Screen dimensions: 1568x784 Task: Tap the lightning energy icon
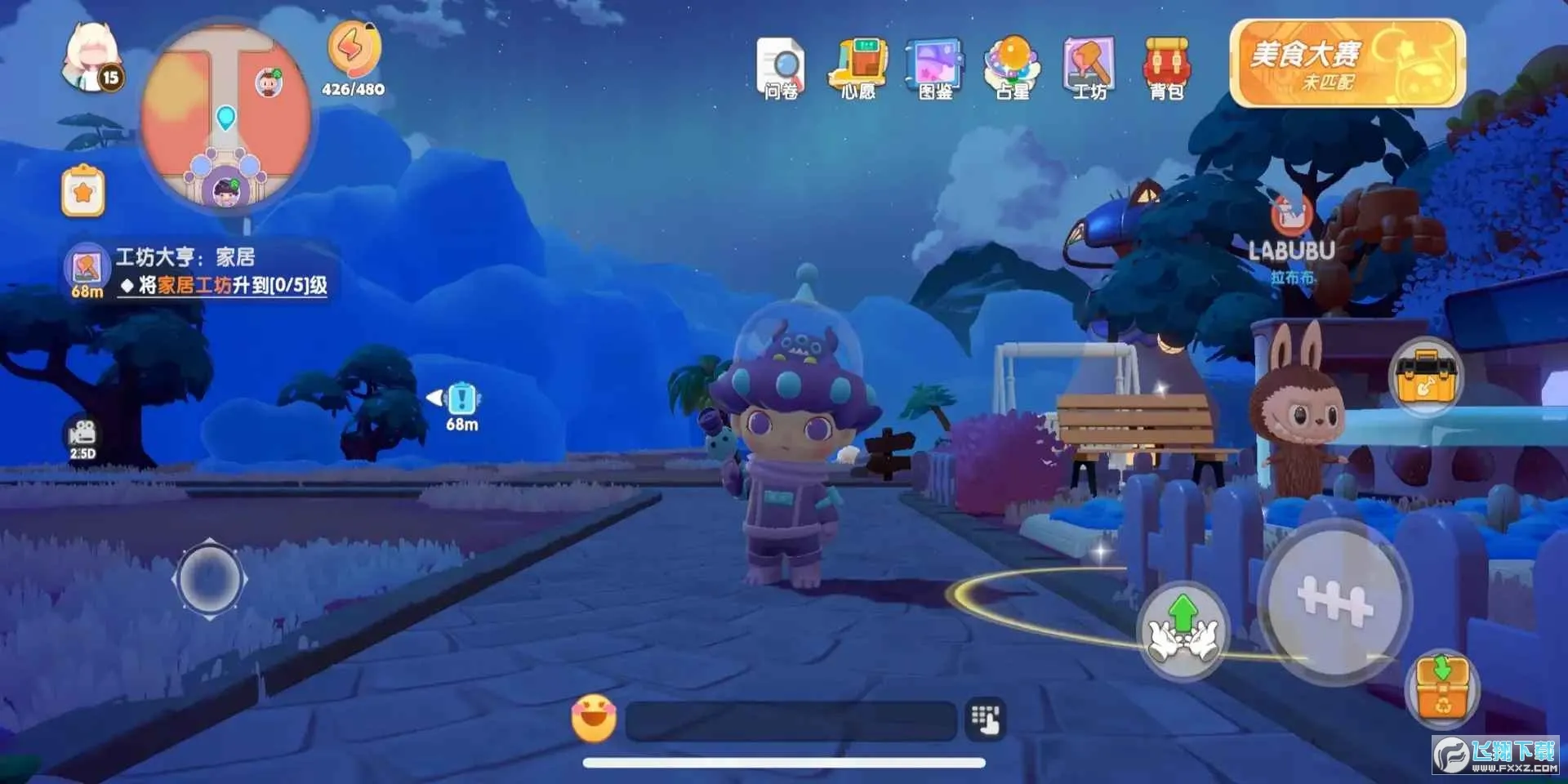pyautogui.click(x=354, y=49)
